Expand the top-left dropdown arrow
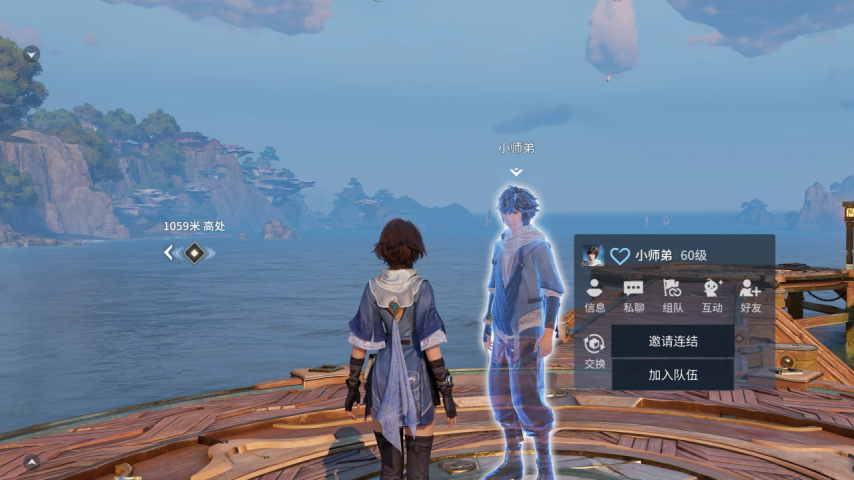 coord(32,53)
